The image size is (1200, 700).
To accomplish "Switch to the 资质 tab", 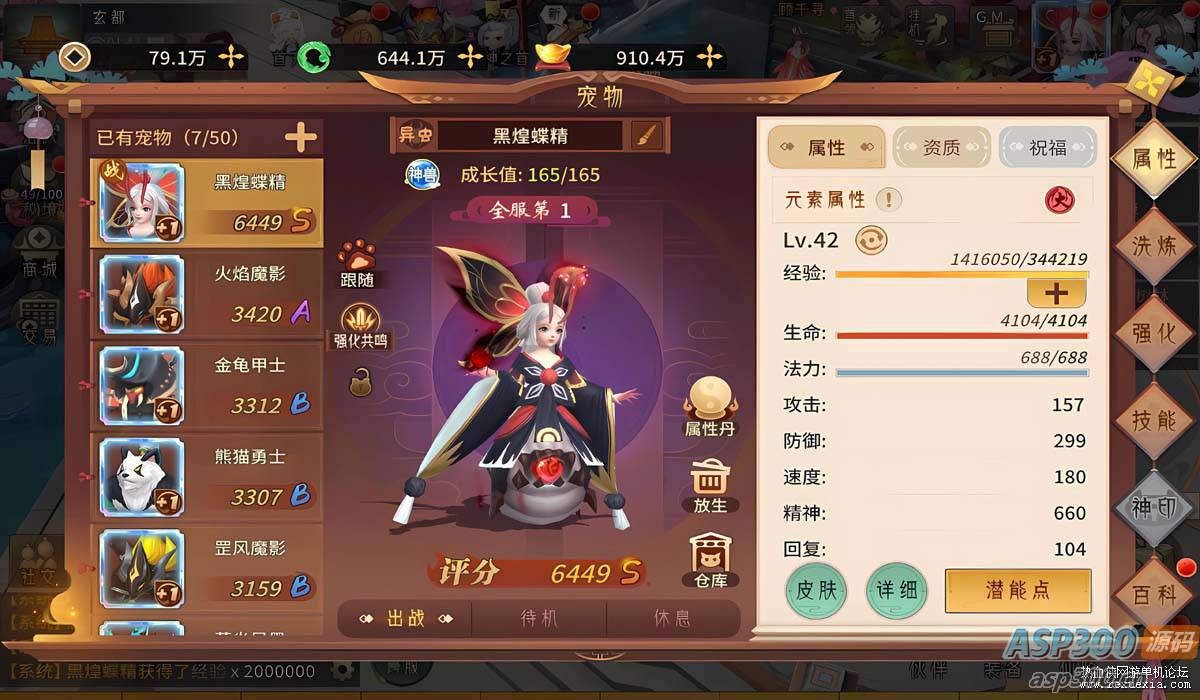I will 940,148.
